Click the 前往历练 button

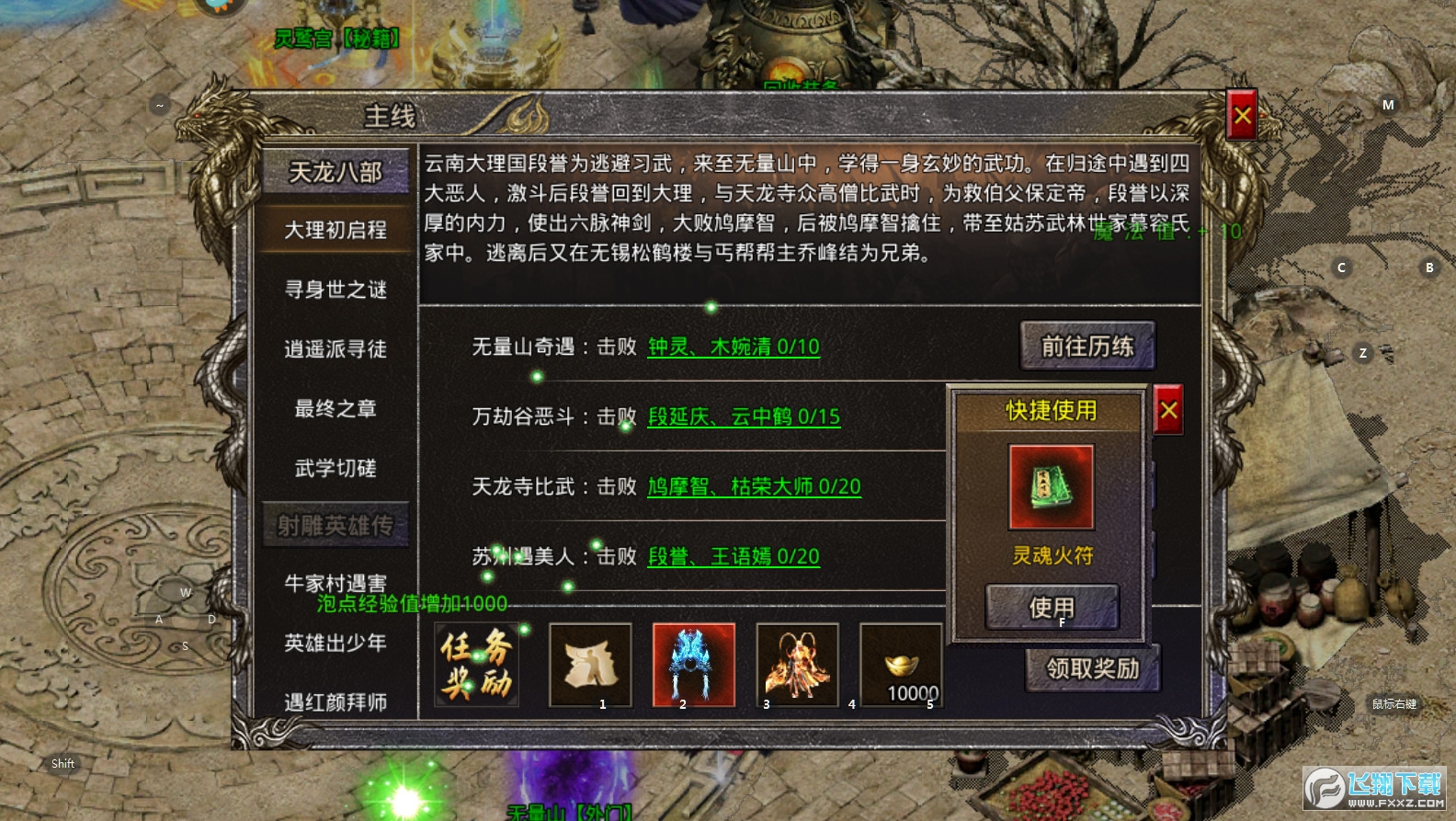tap(1087, 348)
